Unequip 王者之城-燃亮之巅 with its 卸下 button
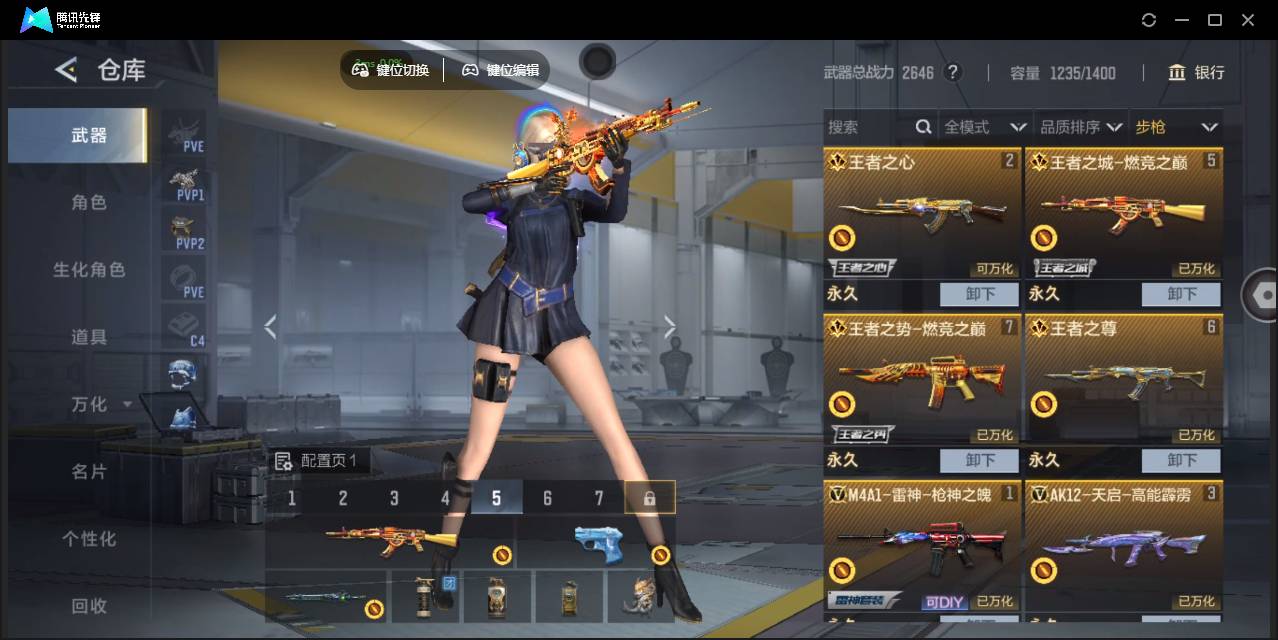 click(x=1181, y=294)
